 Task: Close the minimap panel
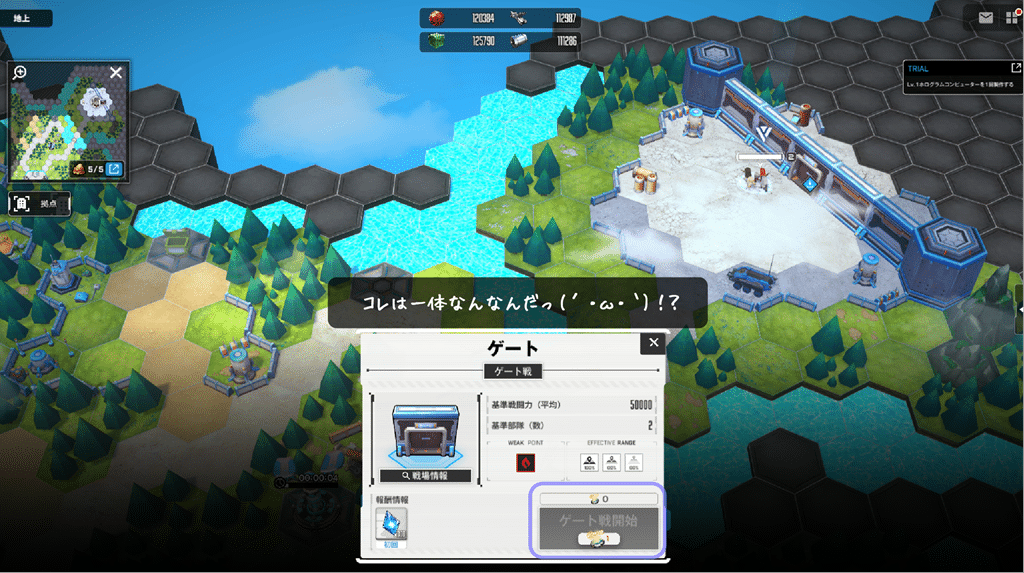click(116, 73)
